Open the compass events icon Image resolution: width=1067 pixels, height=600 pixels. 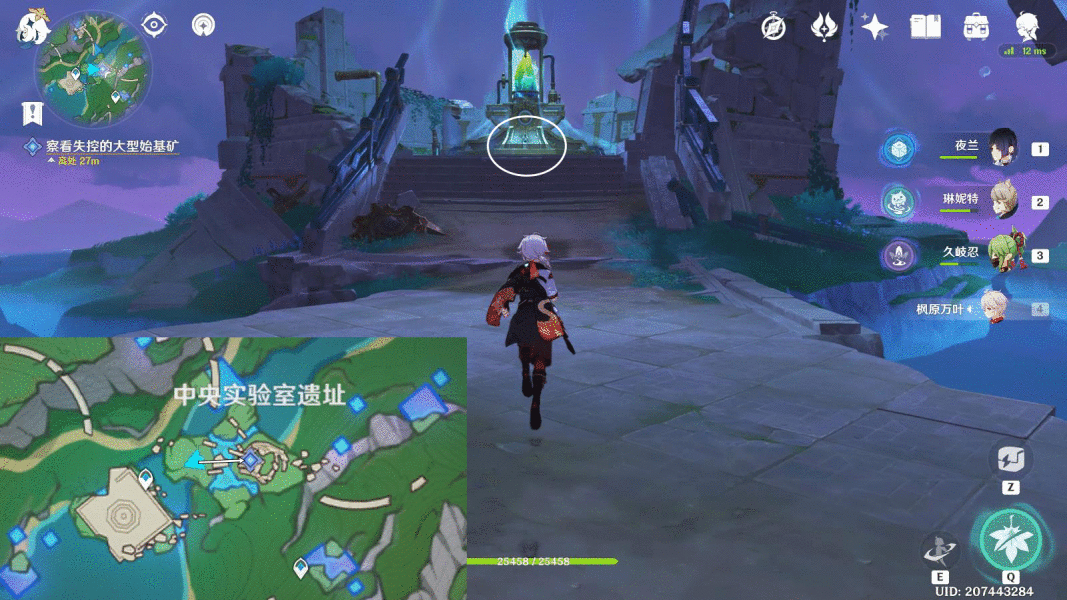772,27
